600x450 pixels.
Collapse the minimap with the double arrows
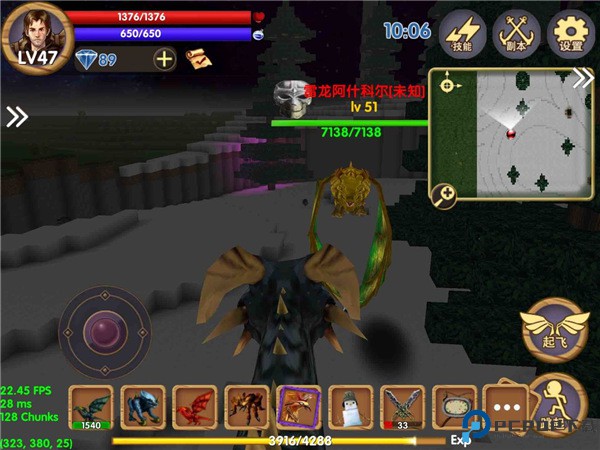[x=584, y=80]
